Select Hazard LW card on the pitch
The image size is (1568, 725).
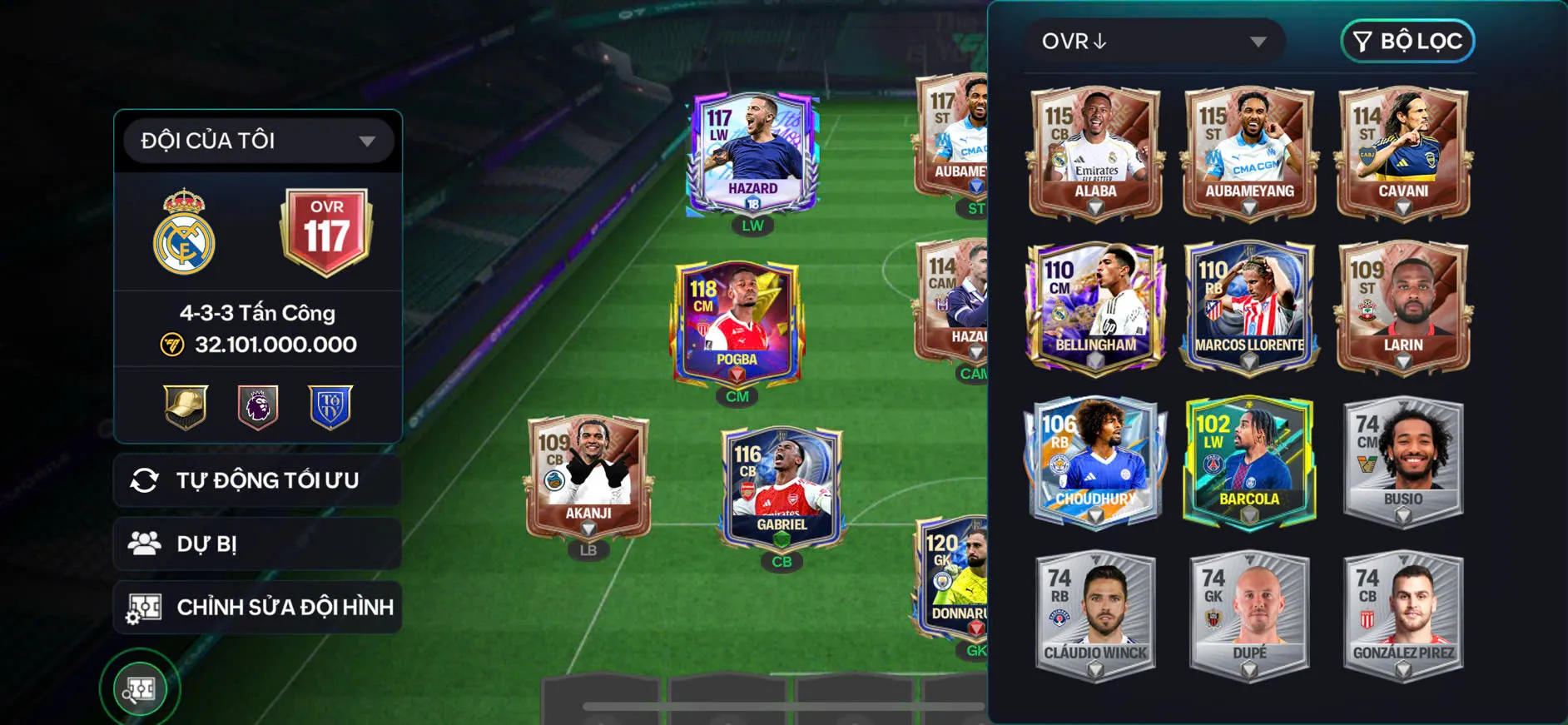(752, 153)
